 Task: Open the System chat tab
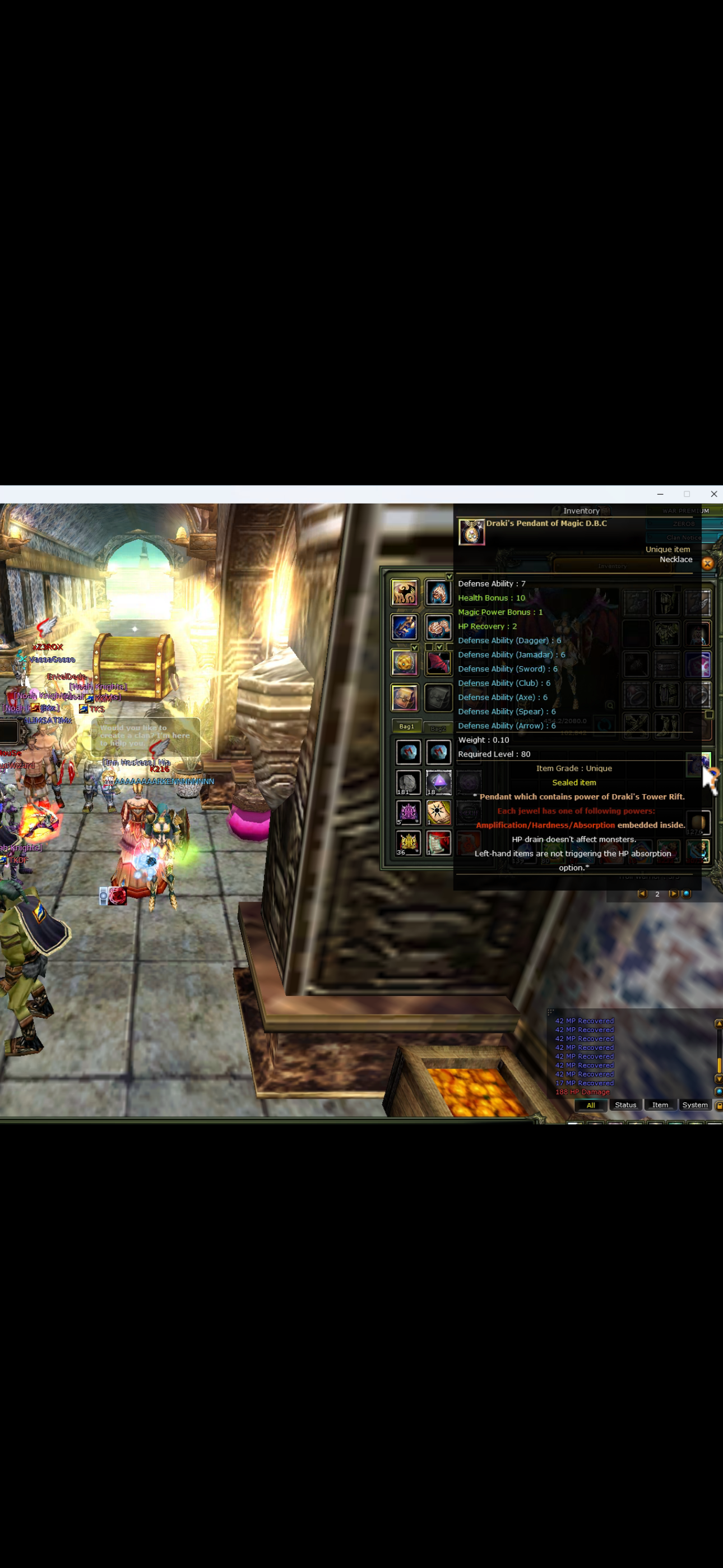coord(694,1105)
